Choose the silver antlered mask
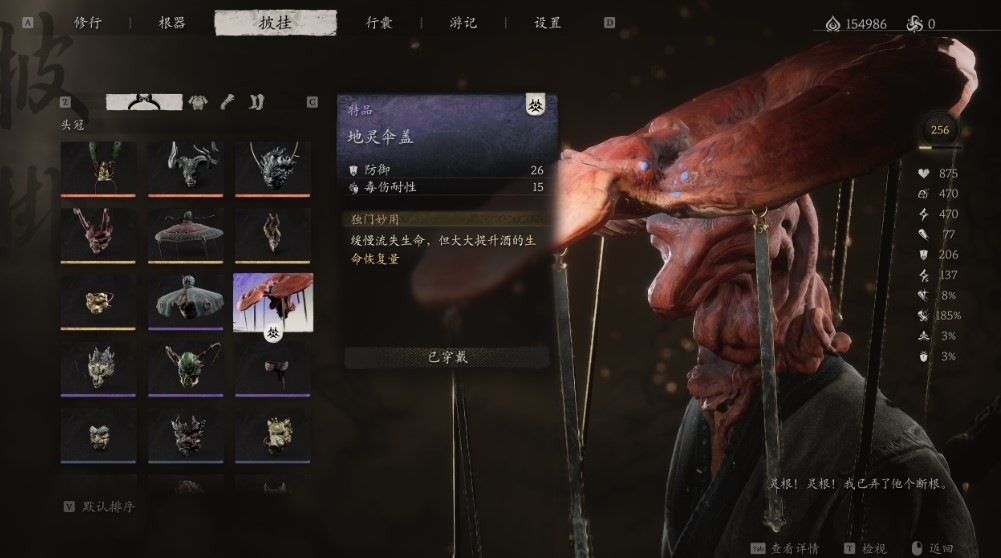1001x558 pixels. 186,167
